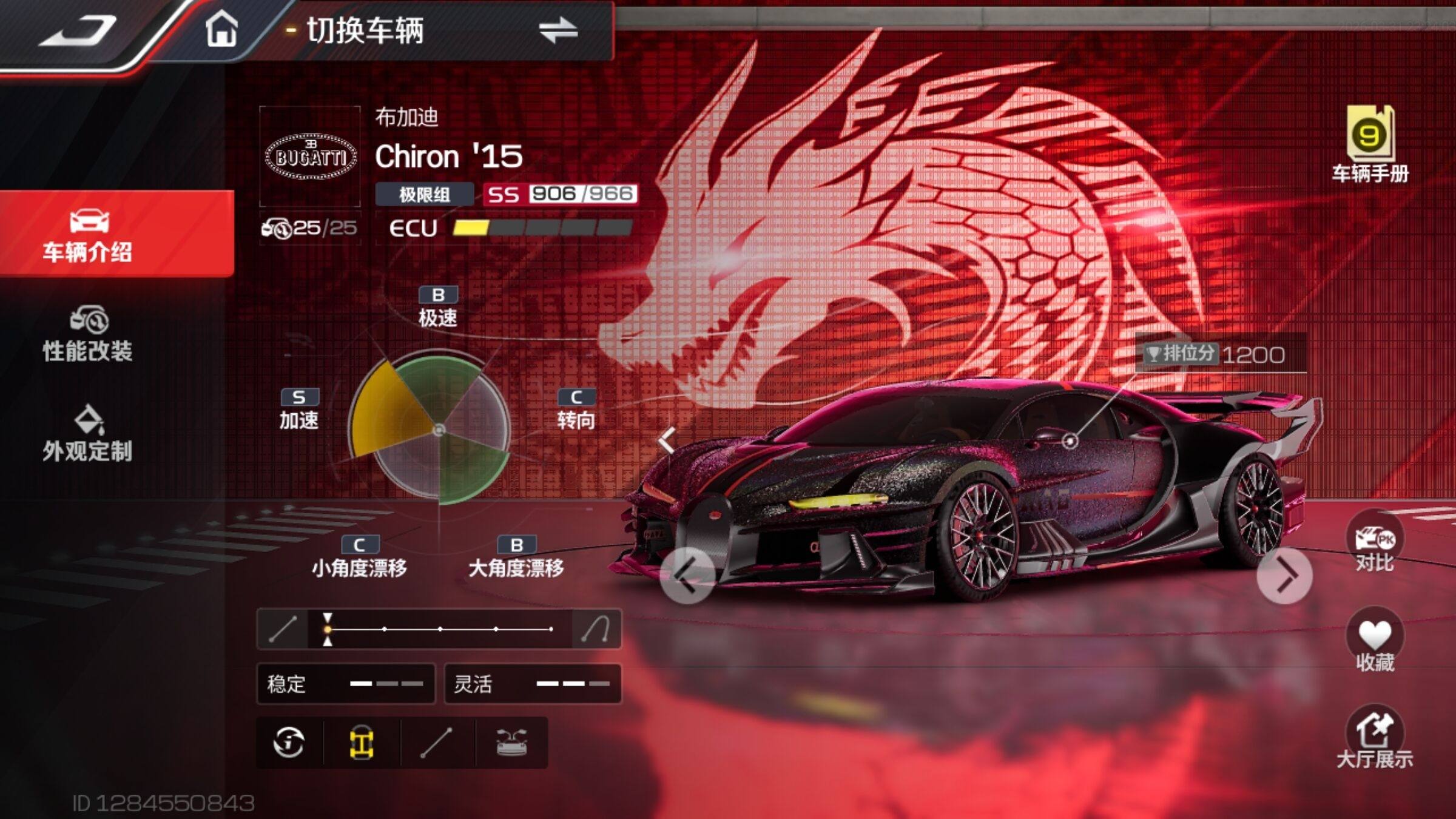Add car to favorites with 收藏

[1374, 643]
